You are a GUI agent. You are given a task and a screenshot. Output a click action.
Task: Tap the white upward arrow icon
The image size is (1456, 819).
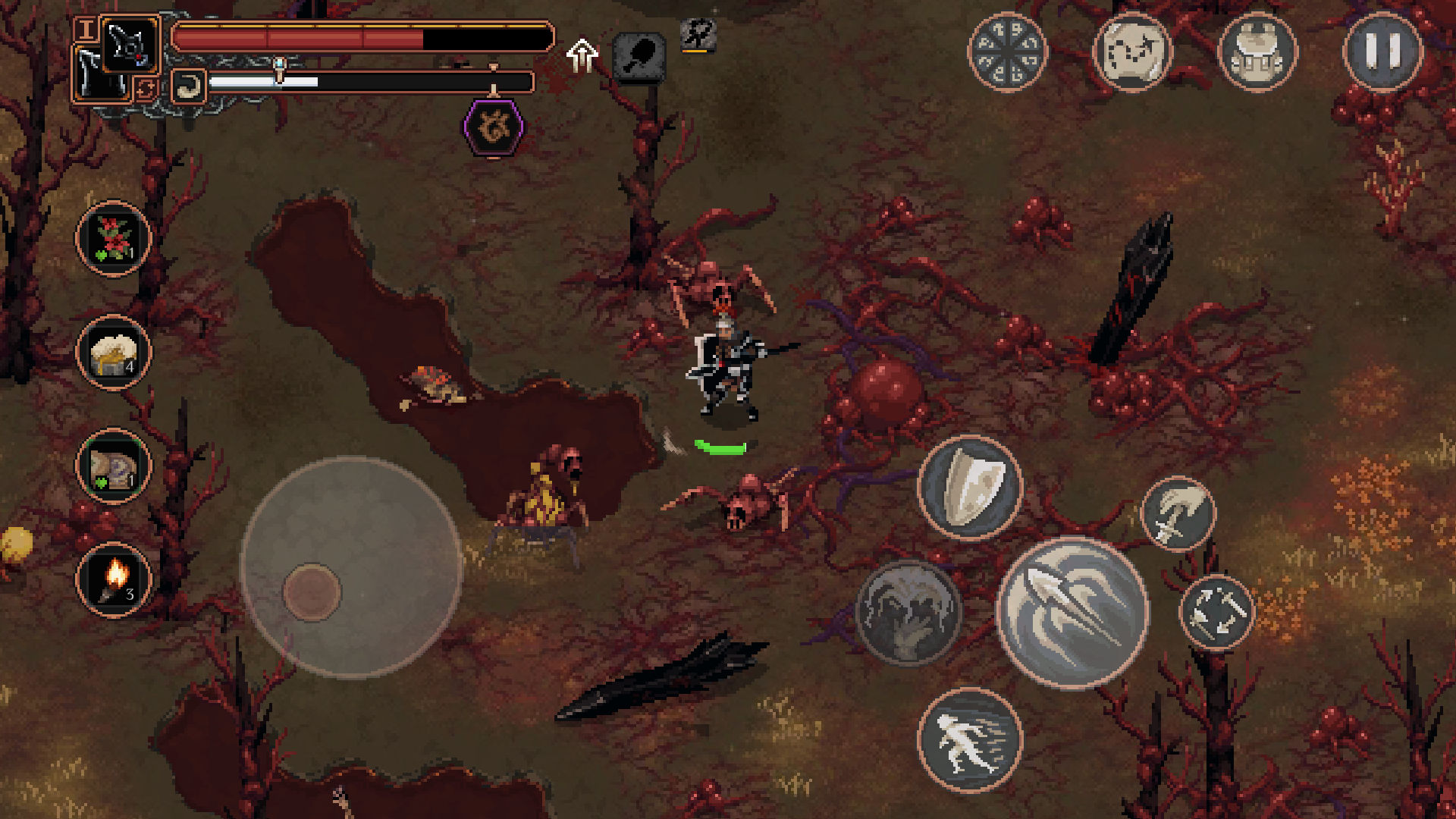pos(582,55)
